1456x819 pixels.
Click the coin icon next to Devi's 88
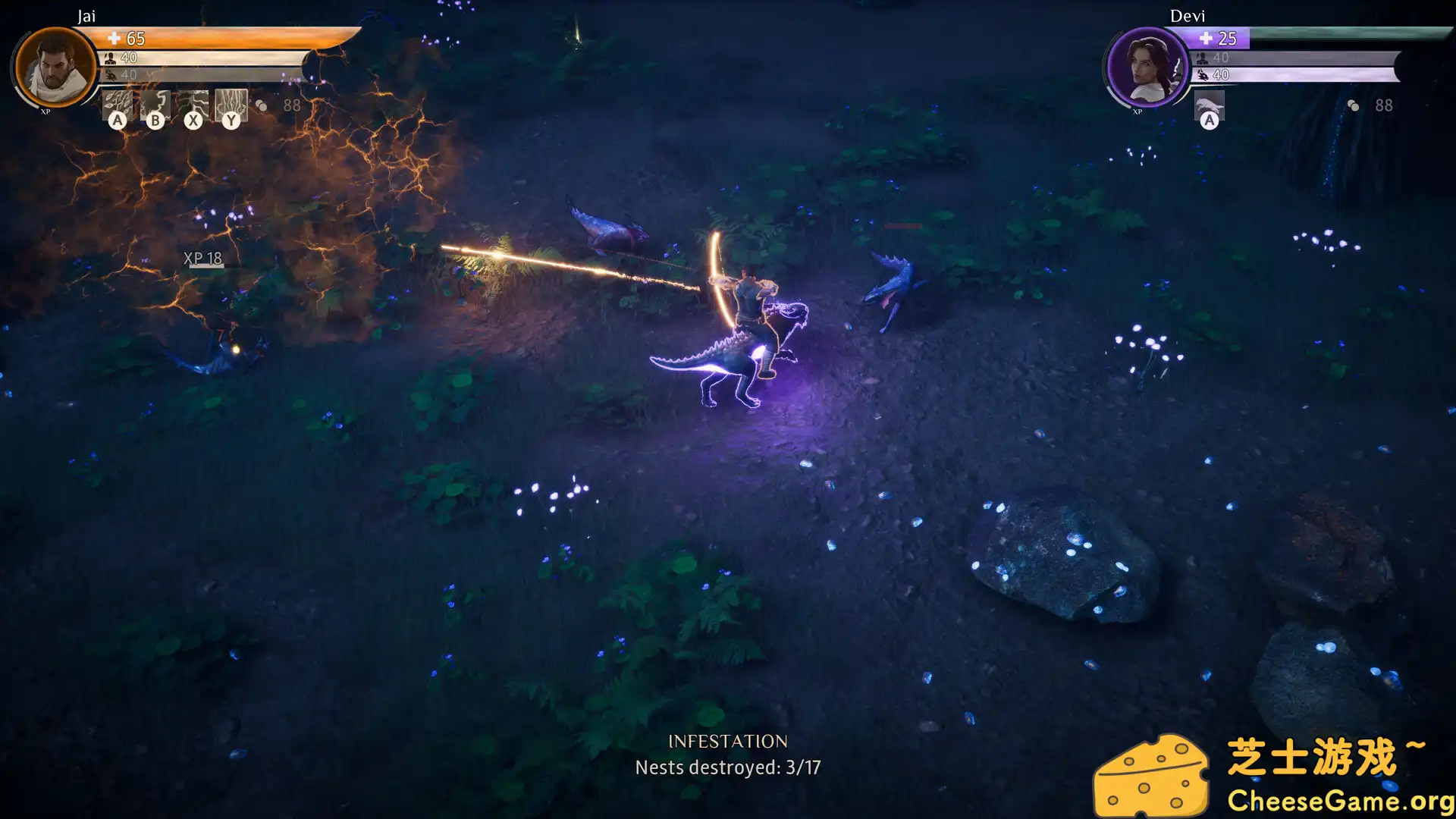click(x=1353, y=106)
